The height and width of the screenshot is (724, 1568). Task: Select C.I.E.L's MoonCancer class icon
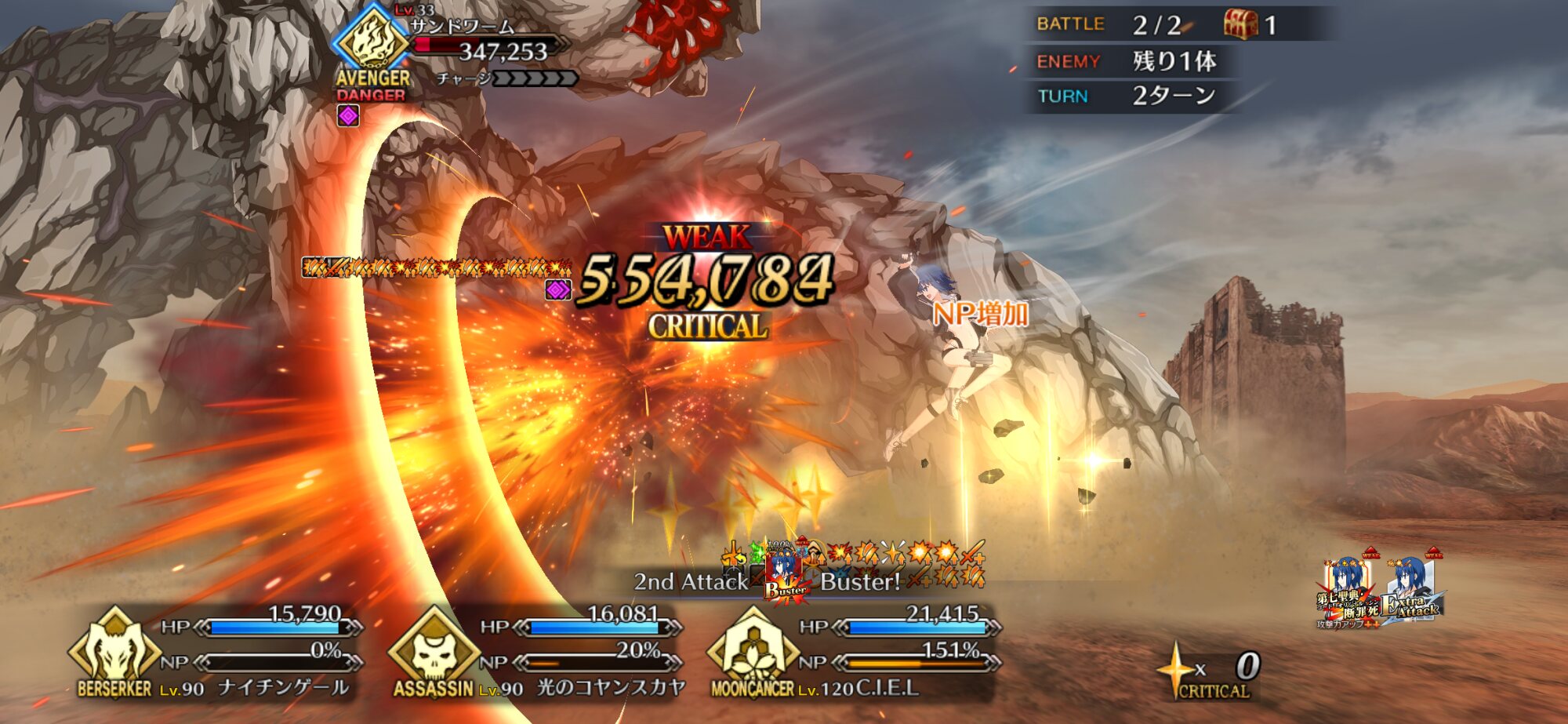click(x=753, y=649)
